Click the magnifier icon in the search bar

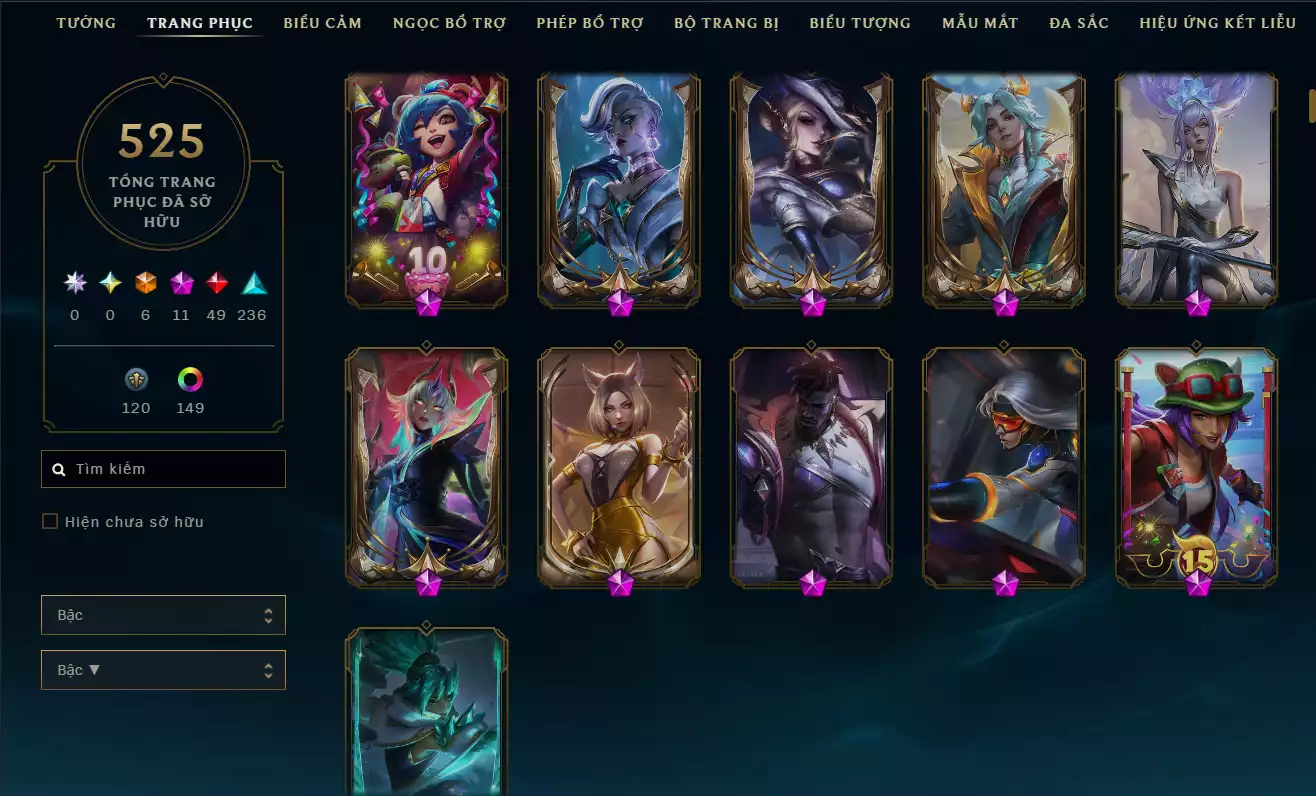(x=57, y=468)
